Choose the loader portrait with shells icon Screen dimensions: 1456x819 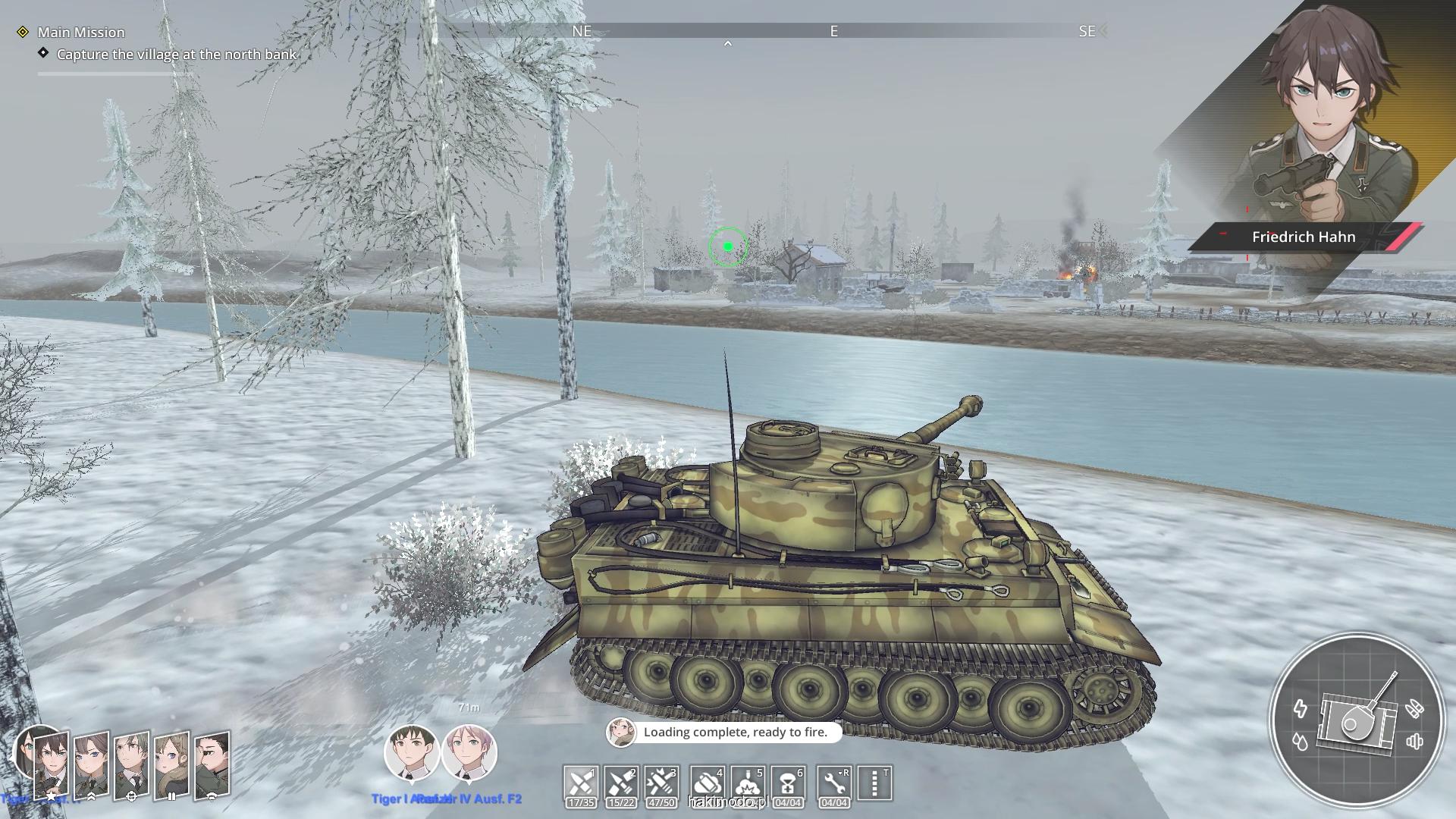tap(171, 766)
